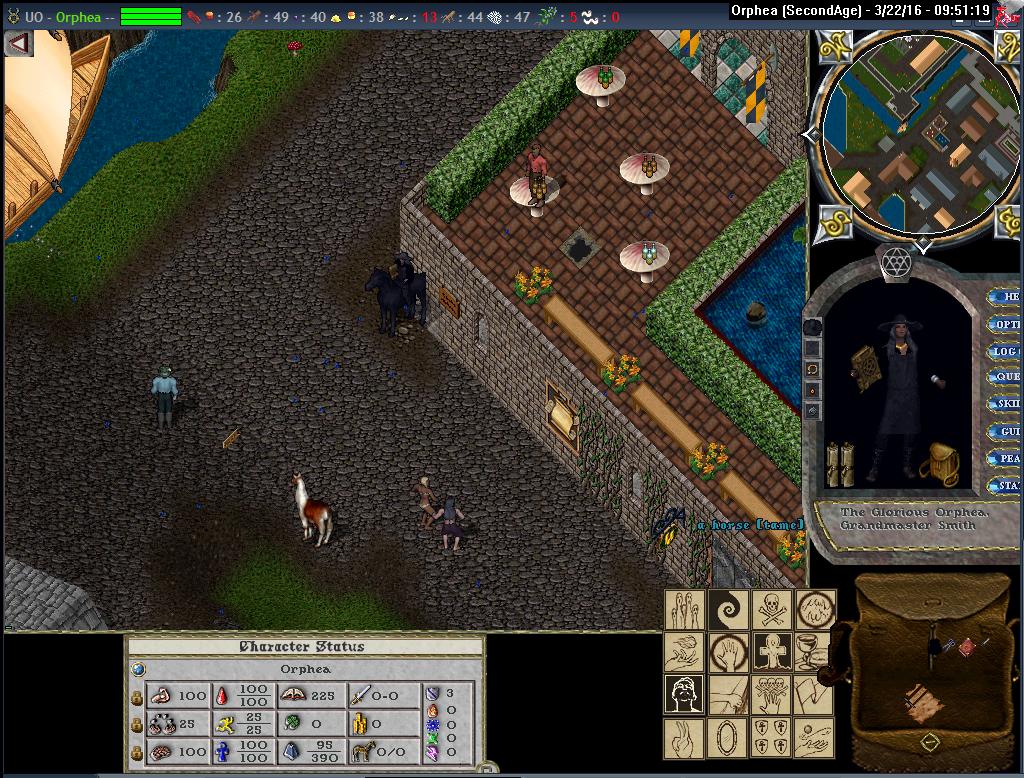Cast the skull and crossbones poison spell
This screenshot has width=1024, height=778.
click(x=771, y=608)
